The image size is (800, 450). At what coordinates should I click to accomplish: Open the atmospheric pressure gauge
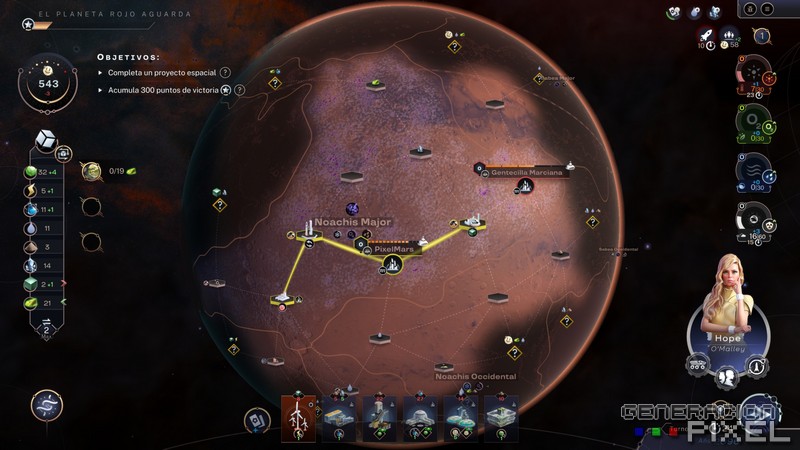[x=753, y=220]
